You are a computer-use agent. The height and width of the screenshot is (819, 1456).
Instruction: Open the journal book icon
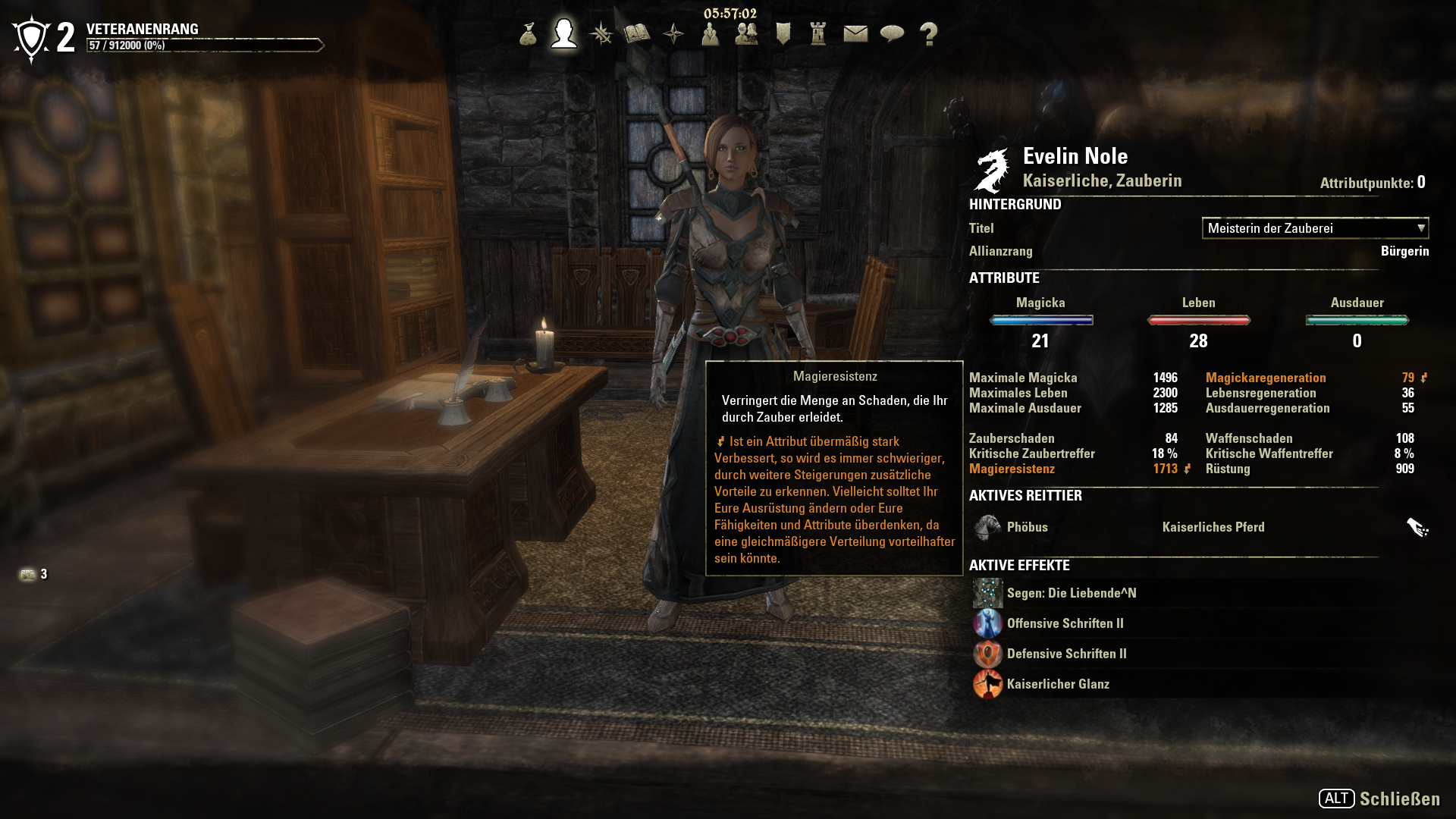[x=637, y=34]
